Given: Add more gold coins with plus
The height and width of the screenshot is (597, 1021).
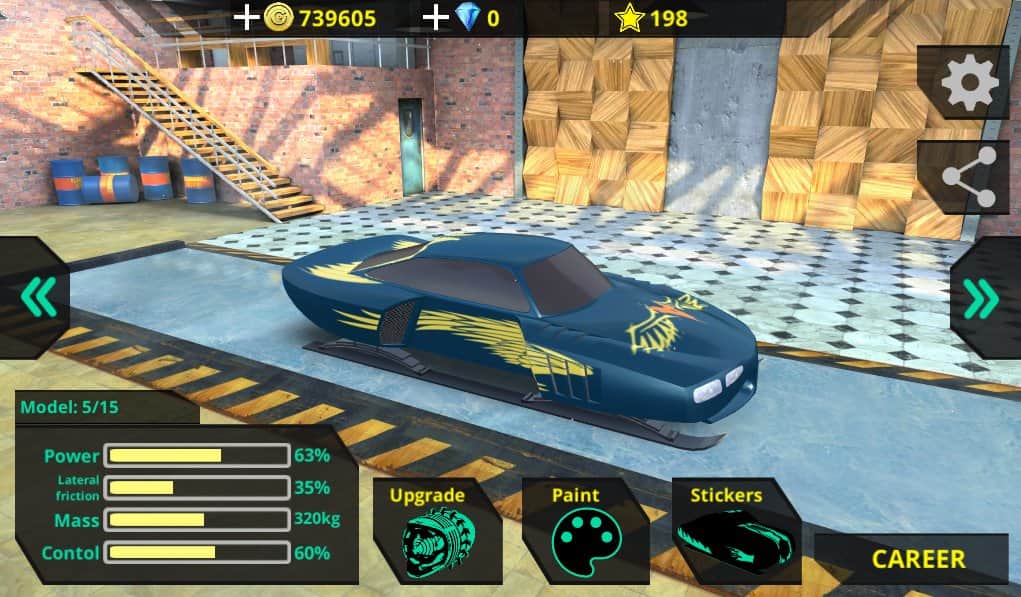Looking at the screenshot, I should 246,17.
